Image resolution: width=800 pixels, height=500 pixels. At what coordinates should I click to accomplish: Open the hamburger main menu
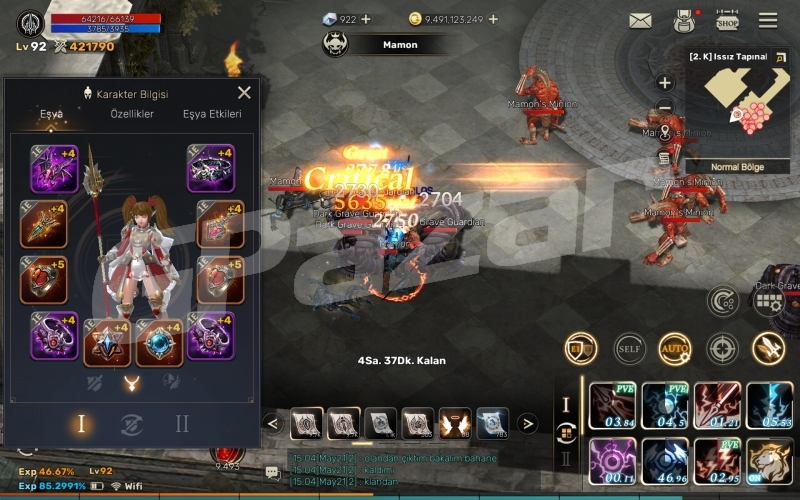[x=768, y=21]
